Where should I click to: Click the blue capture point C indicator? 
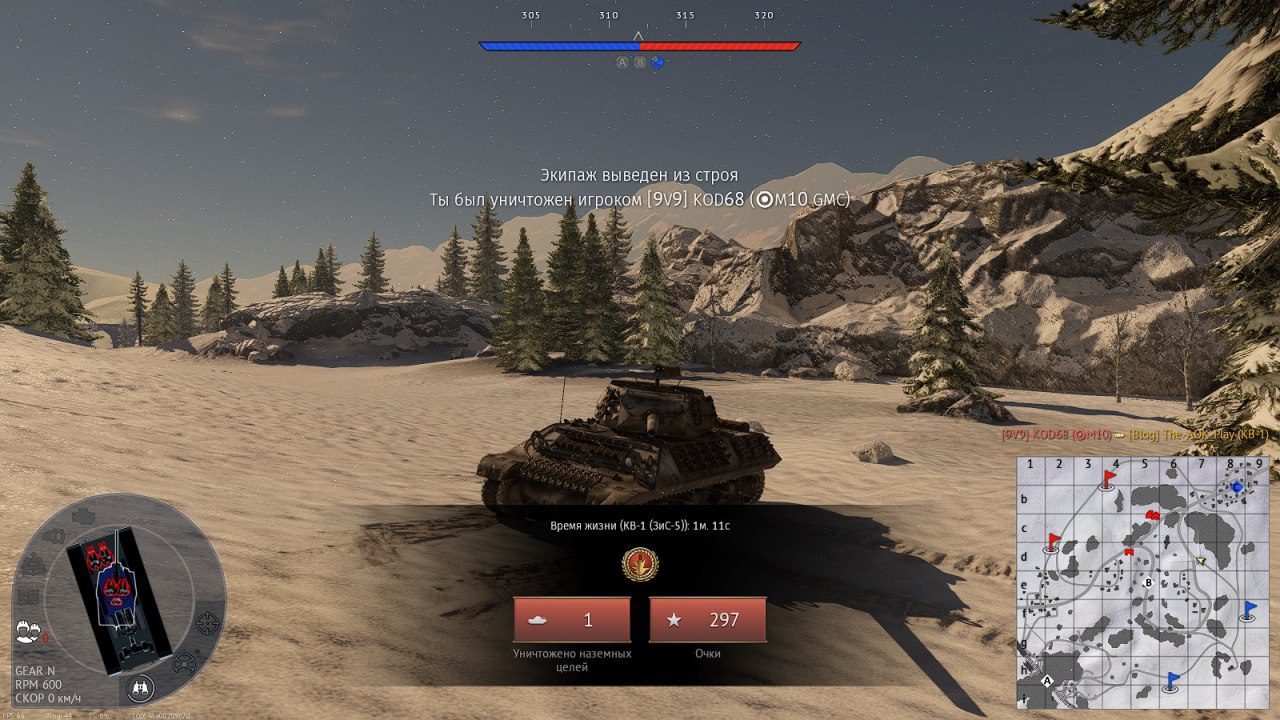point(657,62)
